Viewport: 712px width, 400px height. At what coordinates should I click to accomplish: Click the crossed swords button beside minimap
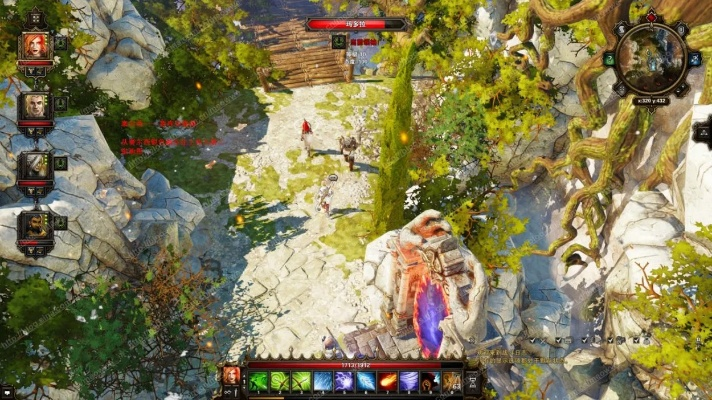tap(694, 60)
